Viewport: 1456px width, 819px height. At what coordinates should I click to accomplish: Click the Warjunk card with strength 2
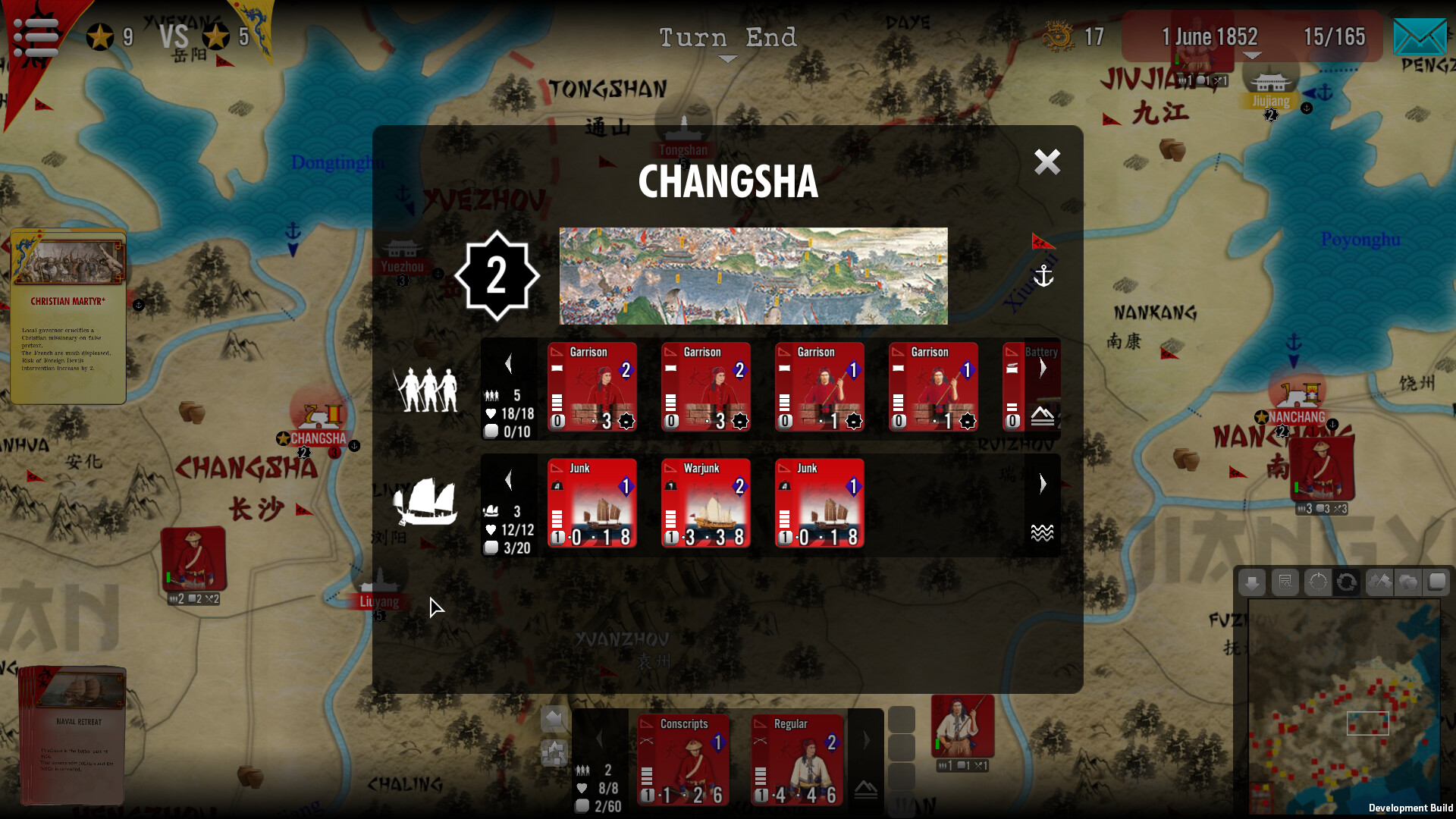[705, 502]
